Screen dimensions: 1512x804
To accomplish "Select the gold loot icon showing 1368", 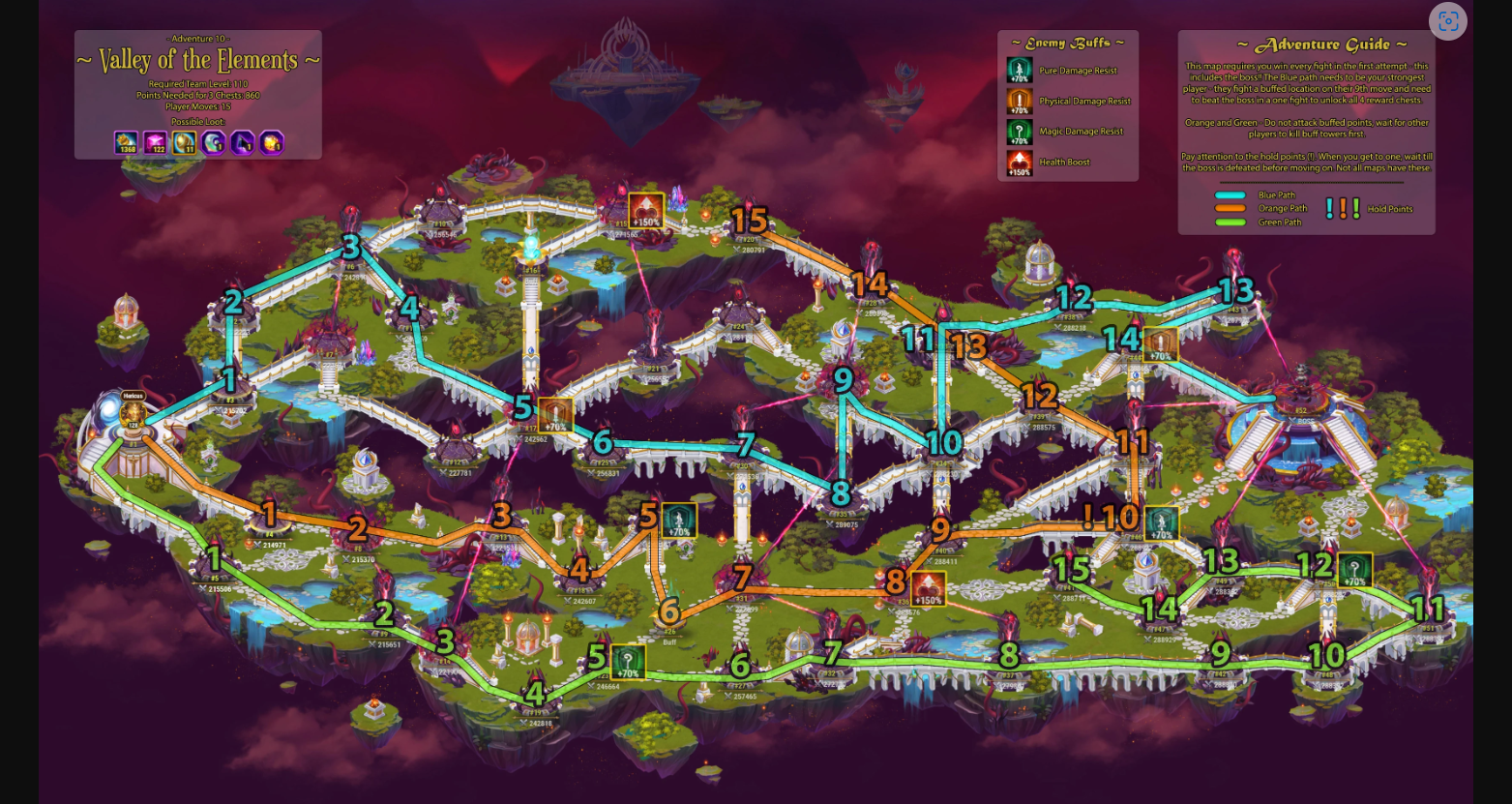I will click(x=127, y=143).
